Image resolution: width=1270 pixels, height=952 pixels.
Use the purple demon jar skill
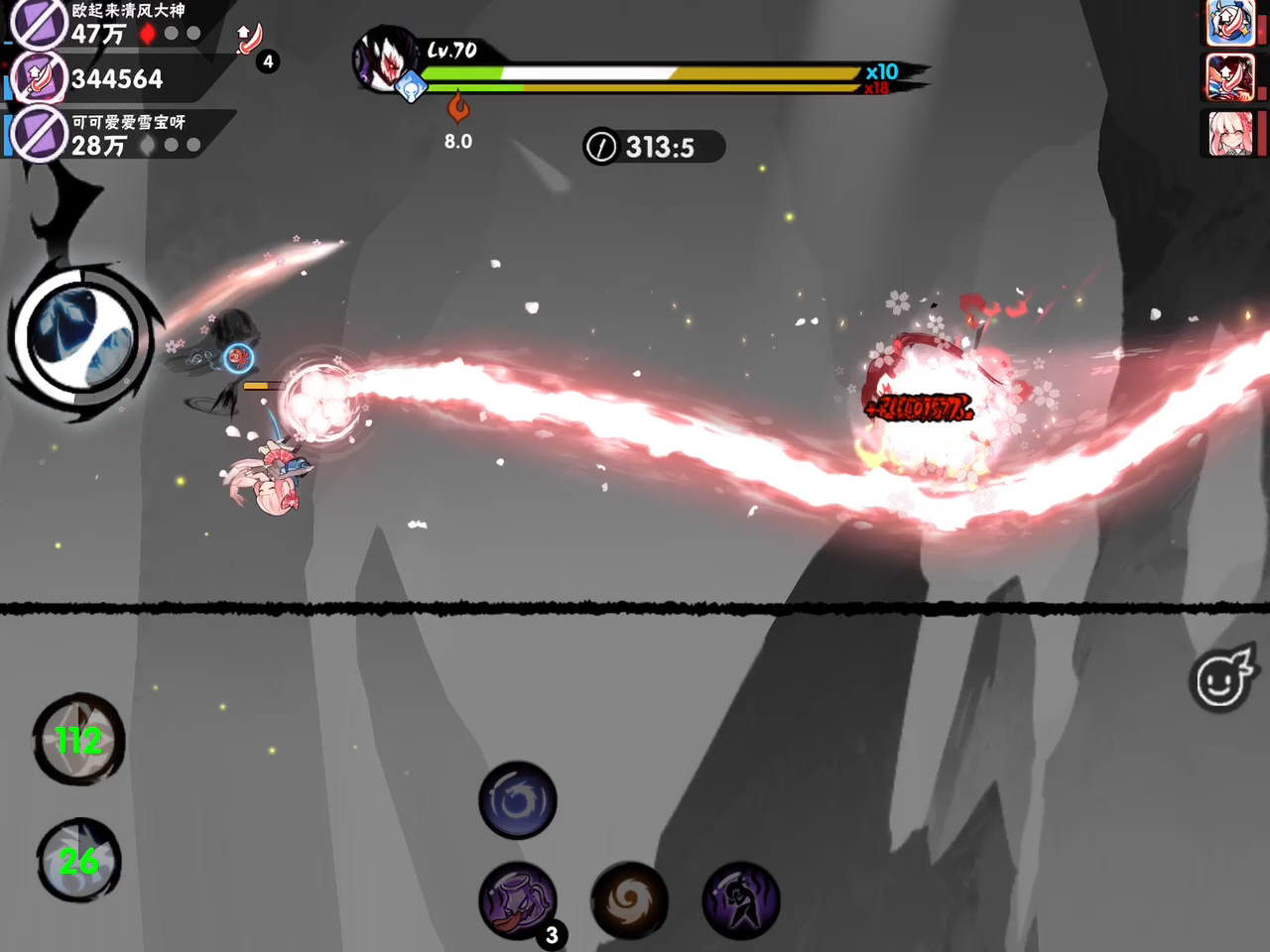517,900
